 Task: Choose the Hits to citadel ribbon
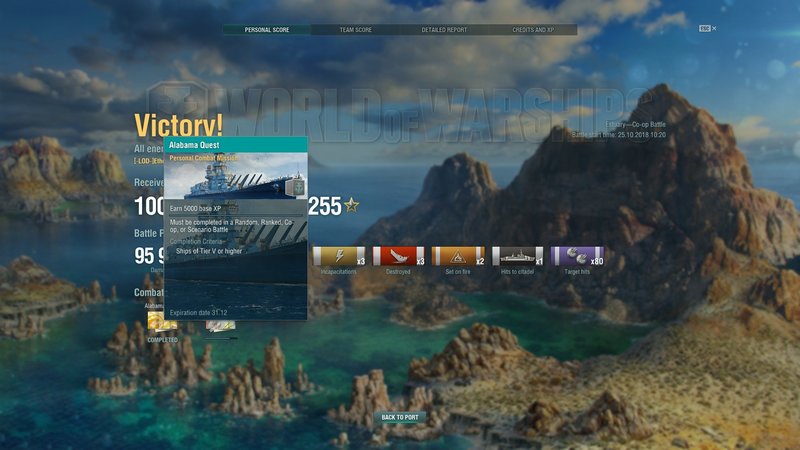[517, 256]
